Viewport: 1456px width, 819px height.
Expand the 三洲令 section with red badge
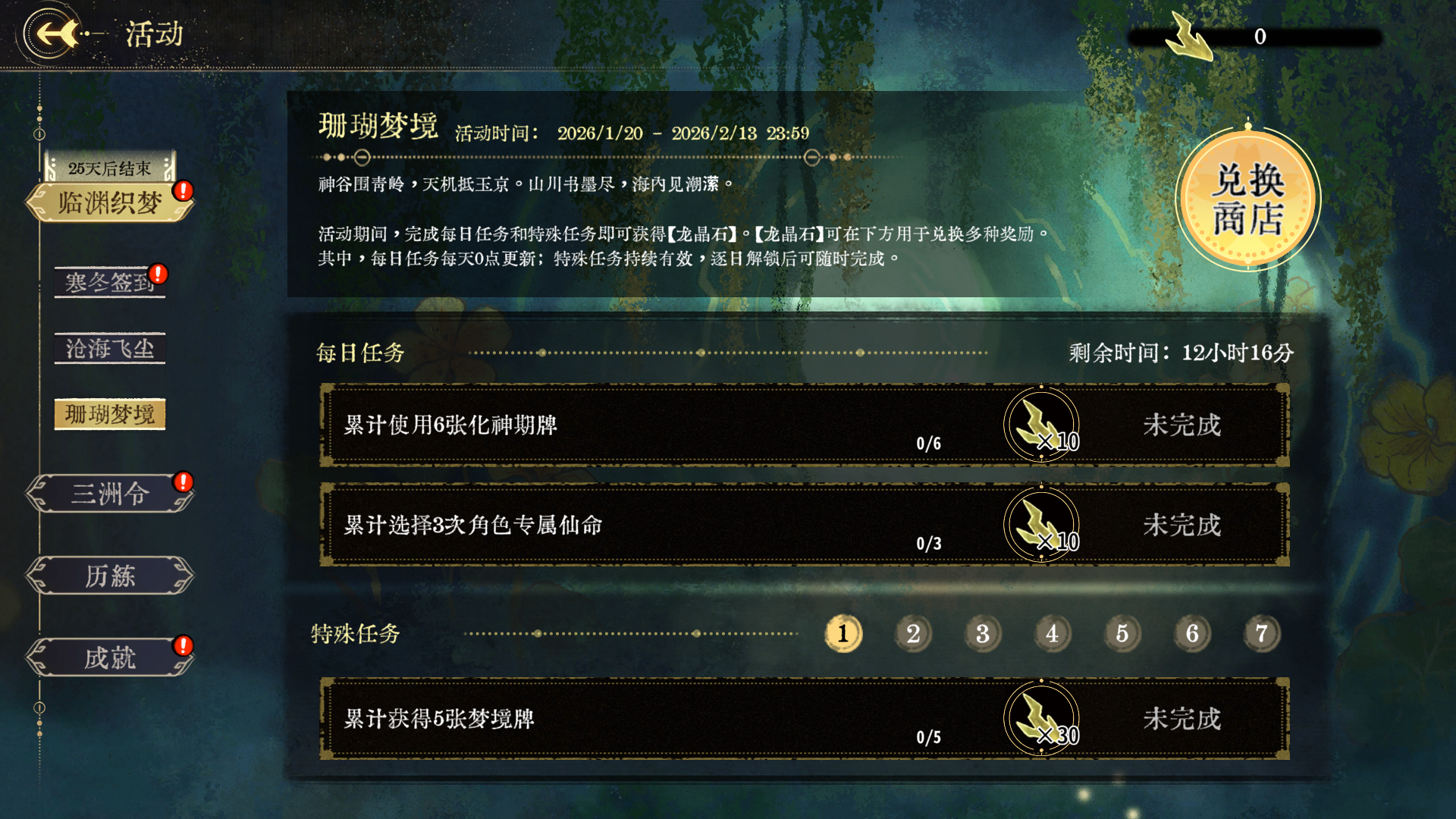tap(109, 494)
